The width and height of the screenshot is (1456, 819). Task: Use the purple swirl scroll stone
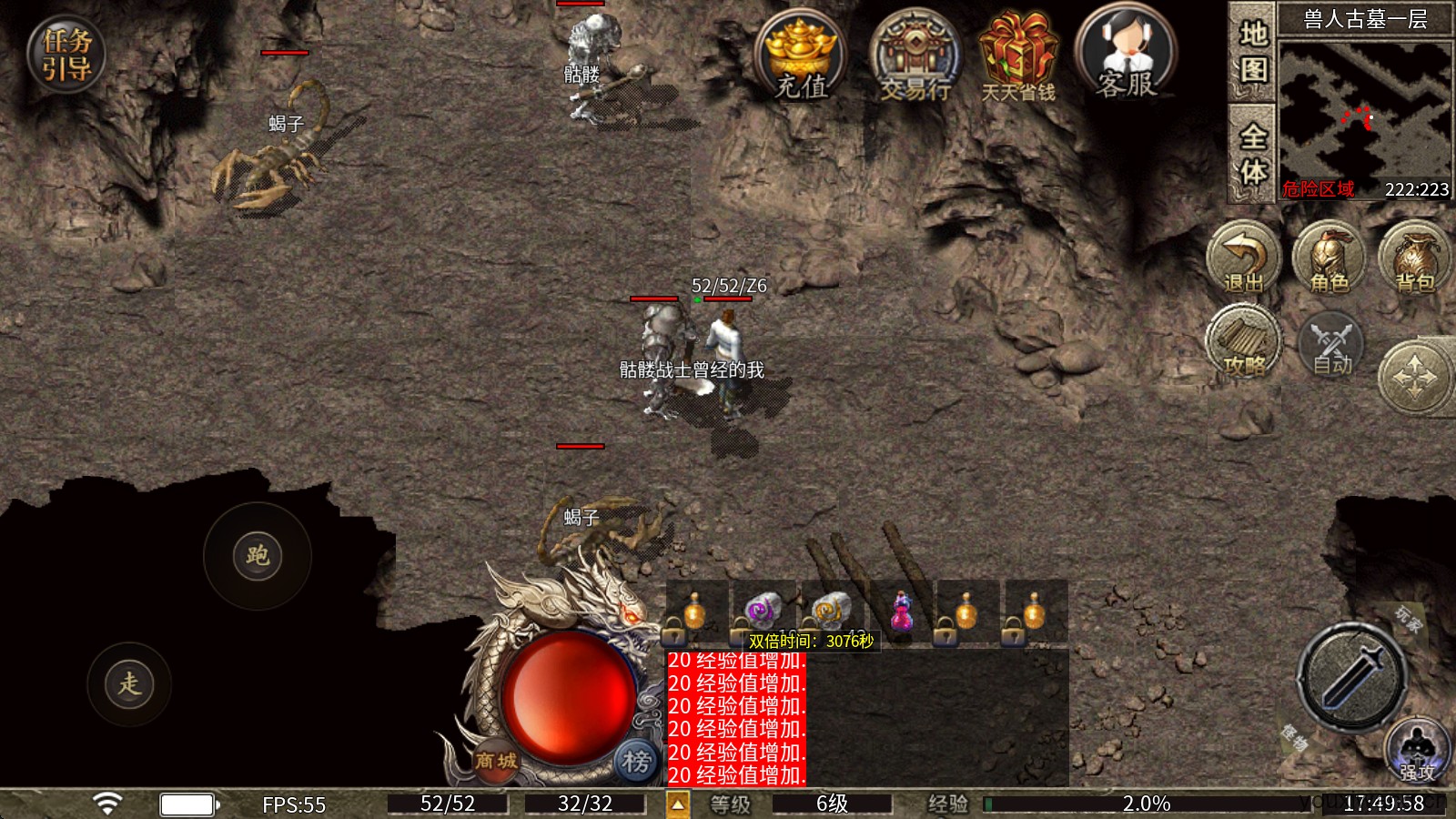pyautogui.click(x=763, y=612)
